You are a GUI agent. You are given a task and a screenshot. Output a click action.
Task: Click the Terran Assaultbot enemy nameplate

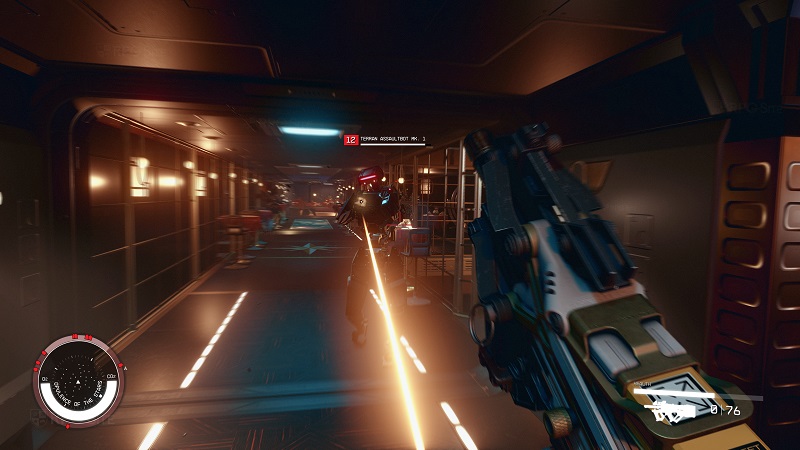pos(386,140)
